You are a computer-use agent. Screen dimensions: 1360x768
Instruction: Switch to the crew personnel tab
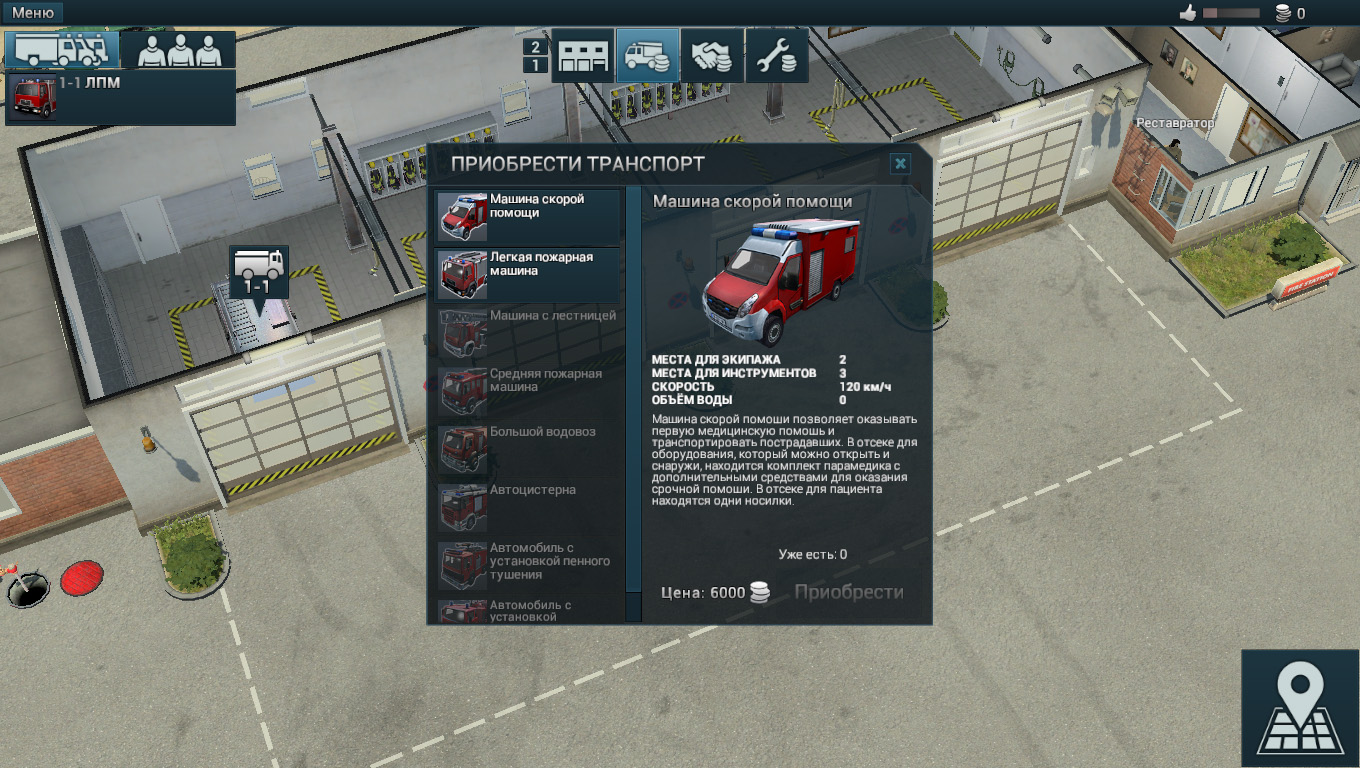[x=179, y=49]
